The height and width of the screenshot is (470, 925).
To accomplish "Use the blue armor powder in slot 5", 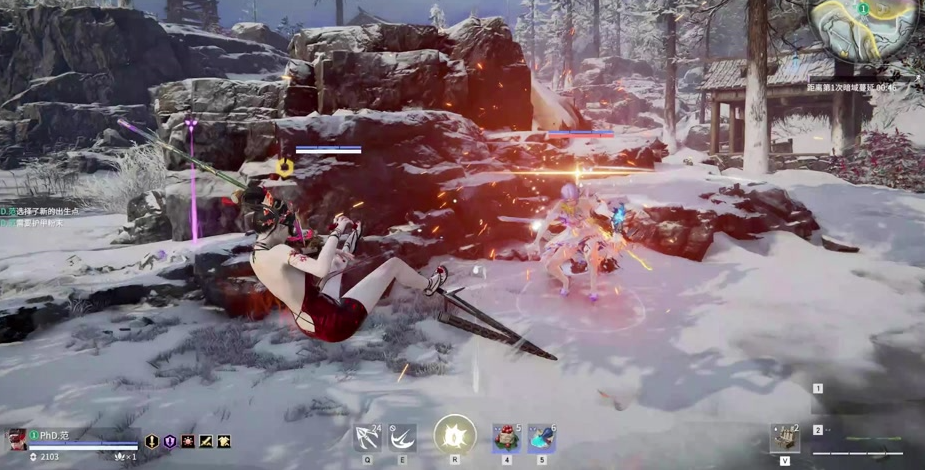I will pos(541,438).
